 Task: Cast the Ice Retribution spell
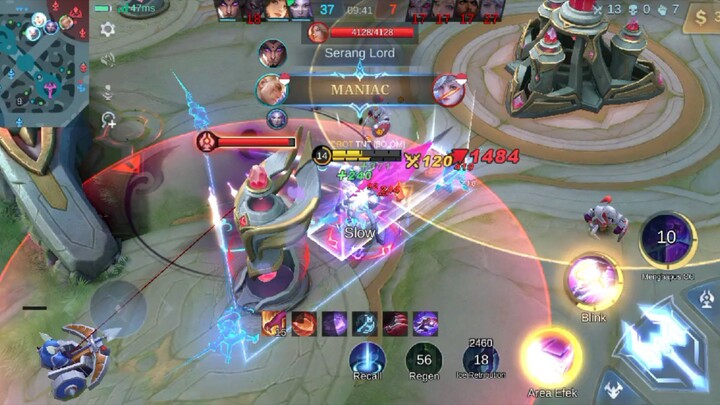pyautogui.click(x=481, y=360)
